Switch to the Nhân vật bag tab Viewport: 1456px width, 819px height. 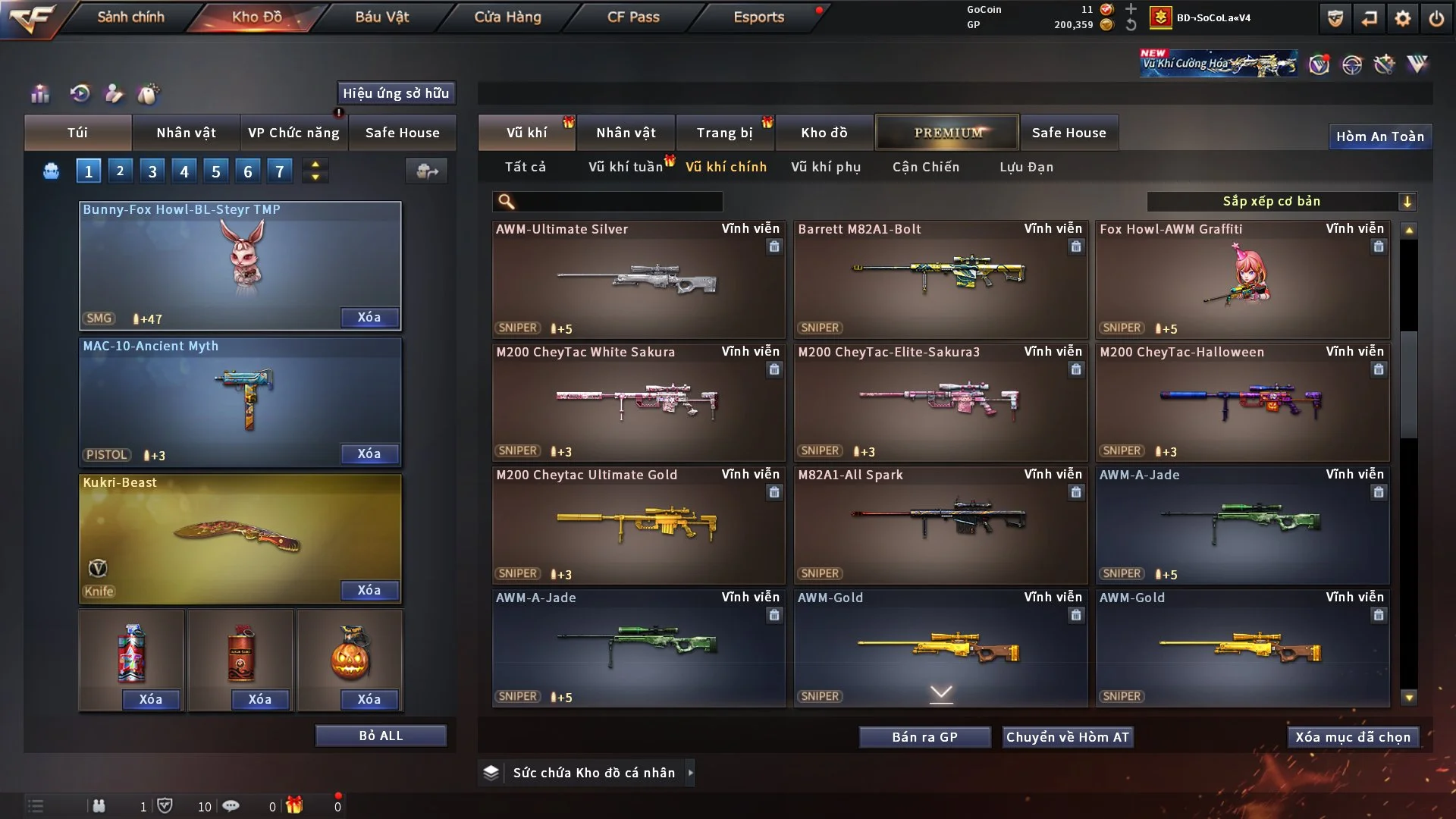(x=186, y=133)
